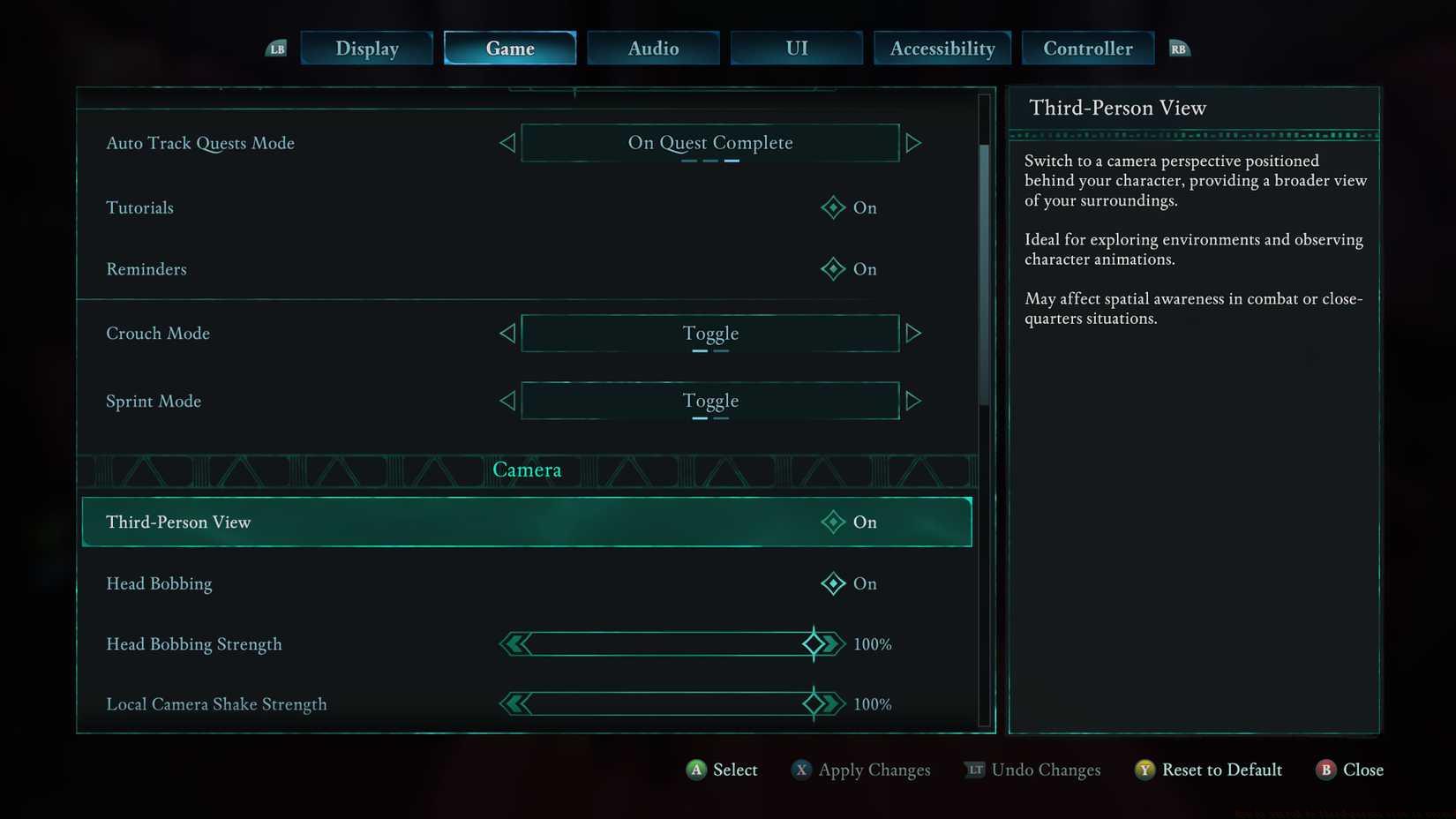The image size is (1456, 819).
Task: Click the LB bumper icon
Action: click(275, 49)
